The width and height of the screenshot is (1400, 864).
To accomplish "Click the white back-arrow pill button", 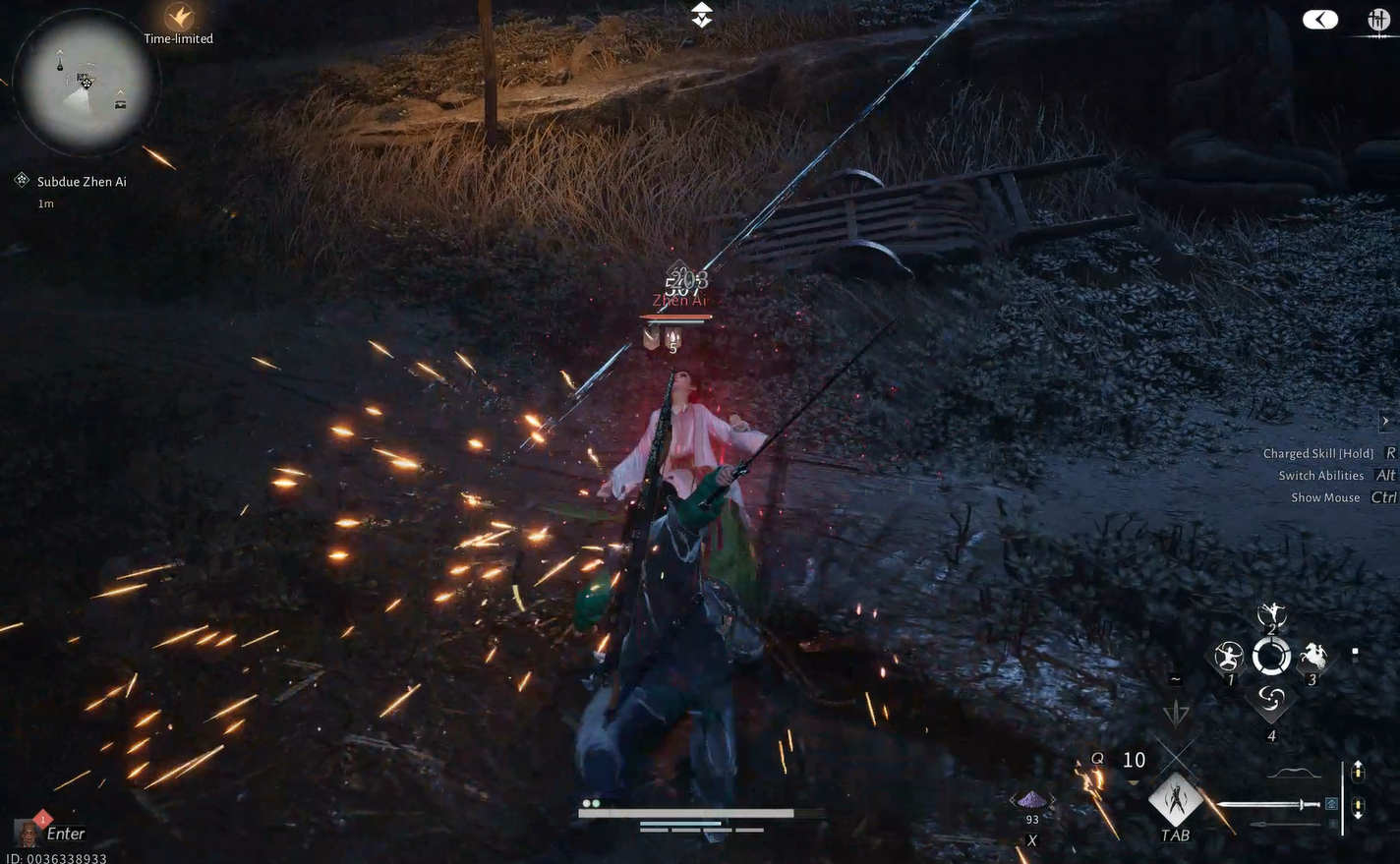I will [x=1319, y=20].
